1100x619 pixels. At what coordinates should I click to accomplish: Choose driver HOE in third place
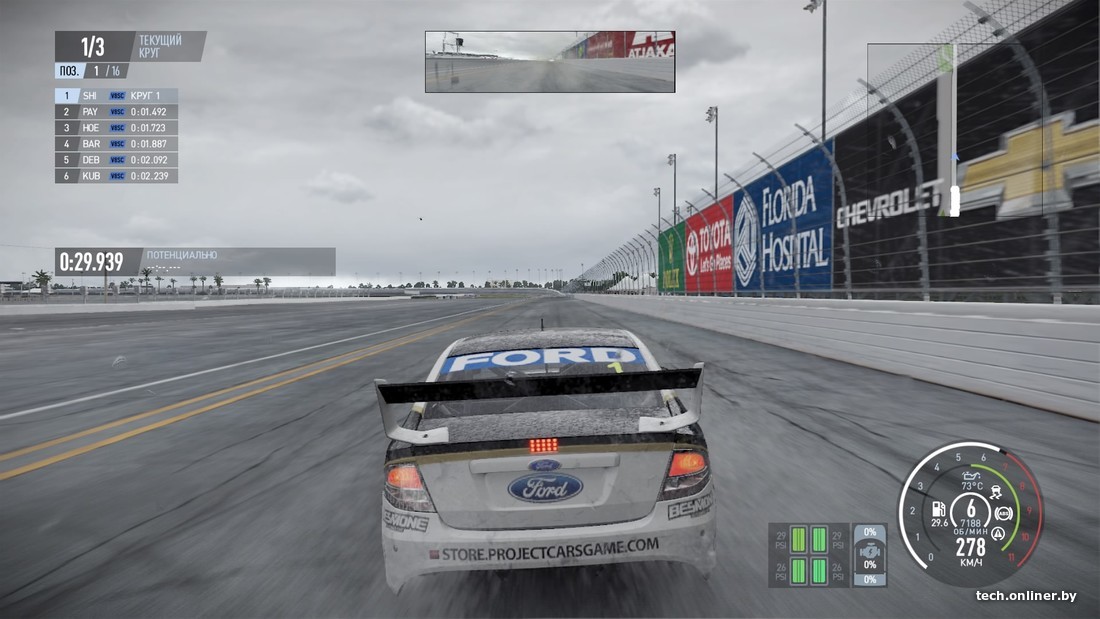116,128
